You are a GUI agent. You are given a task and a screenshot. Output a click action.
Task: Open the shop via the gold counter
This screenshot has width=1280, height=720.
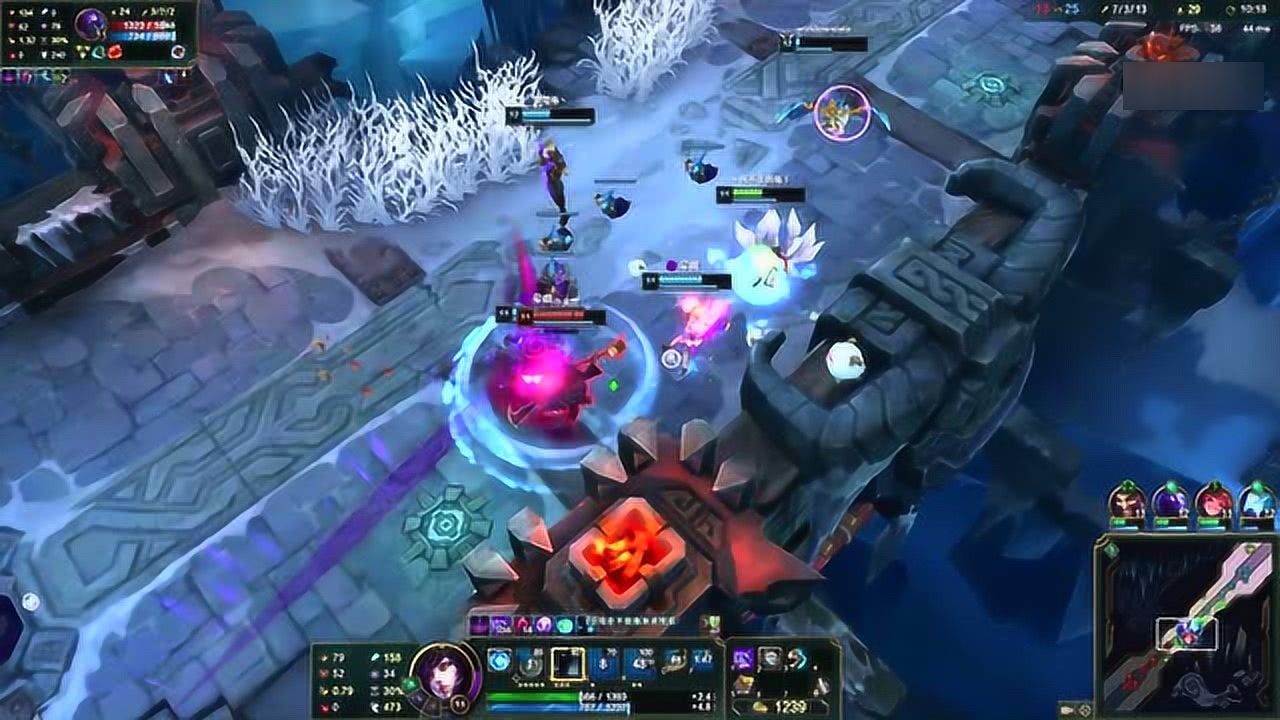pos(782,706)
